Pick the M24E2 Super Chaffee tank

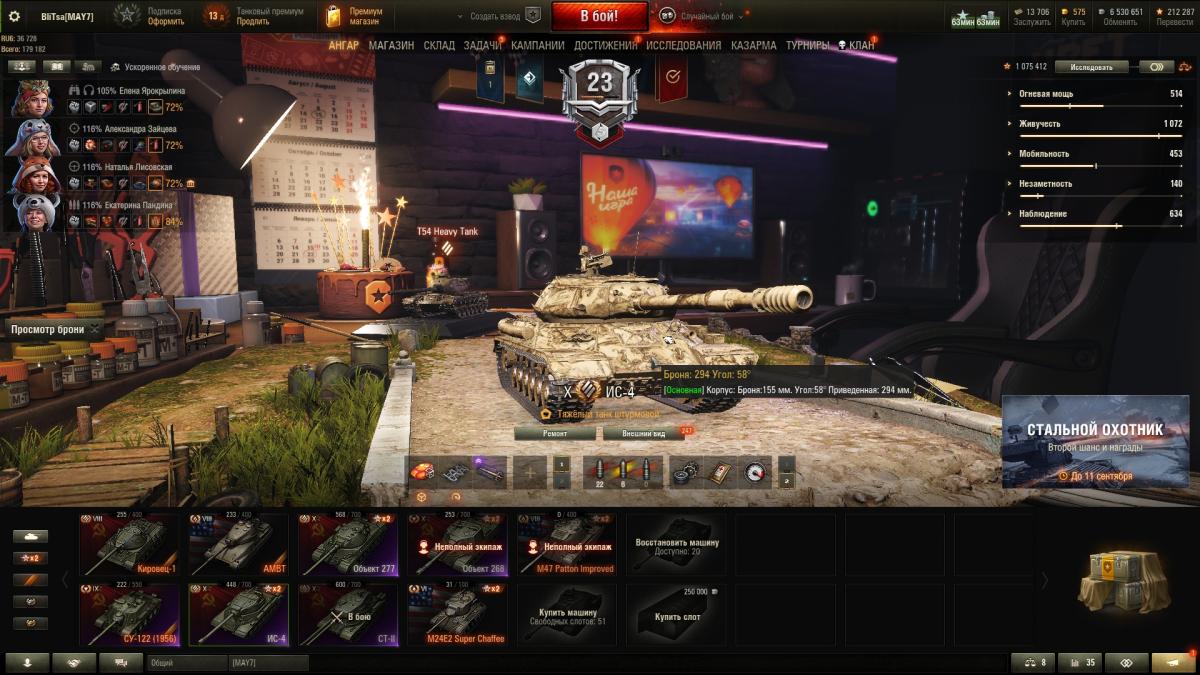pyautogui.click(x=457, y=614)
